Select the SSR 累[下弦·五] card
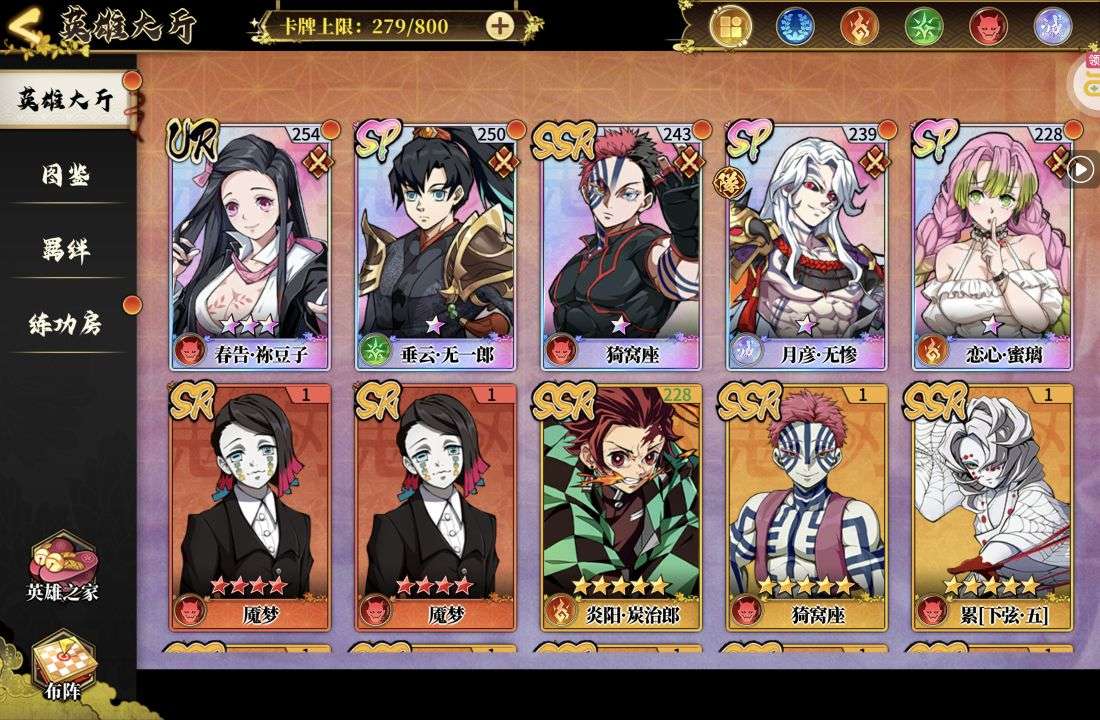 coord(993,505)
